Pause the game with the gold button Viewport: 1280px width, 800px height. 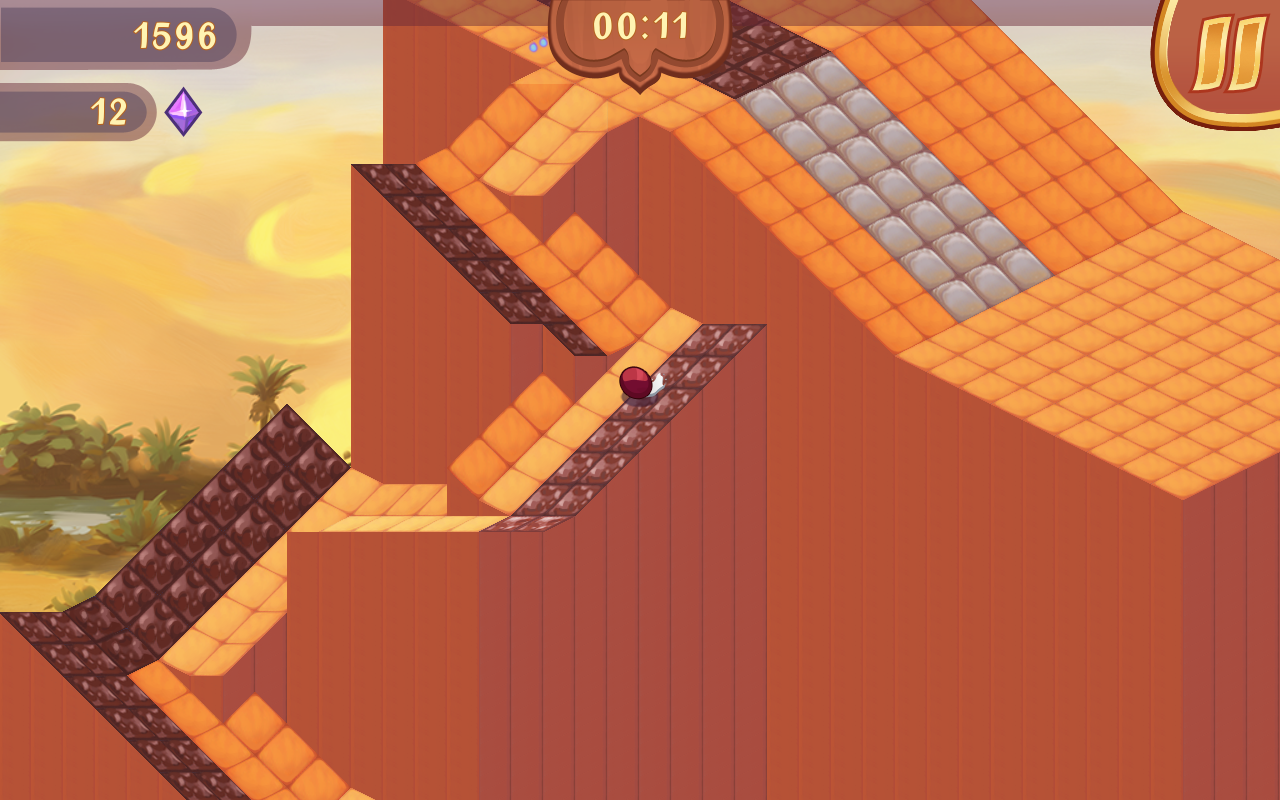click(1226, 55)
